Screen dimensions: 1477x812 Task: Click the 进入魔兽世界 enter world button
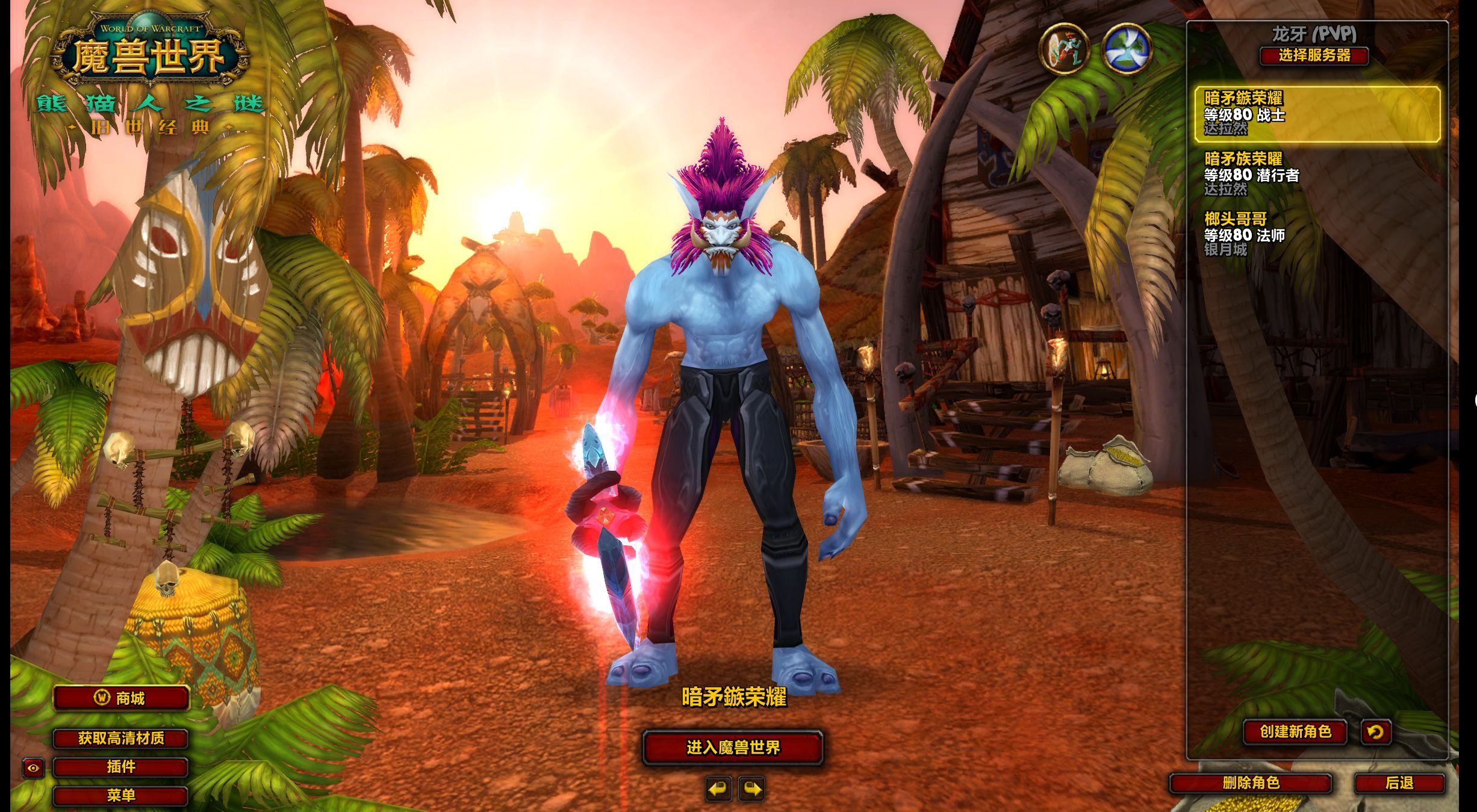click(x=733, y=748)
